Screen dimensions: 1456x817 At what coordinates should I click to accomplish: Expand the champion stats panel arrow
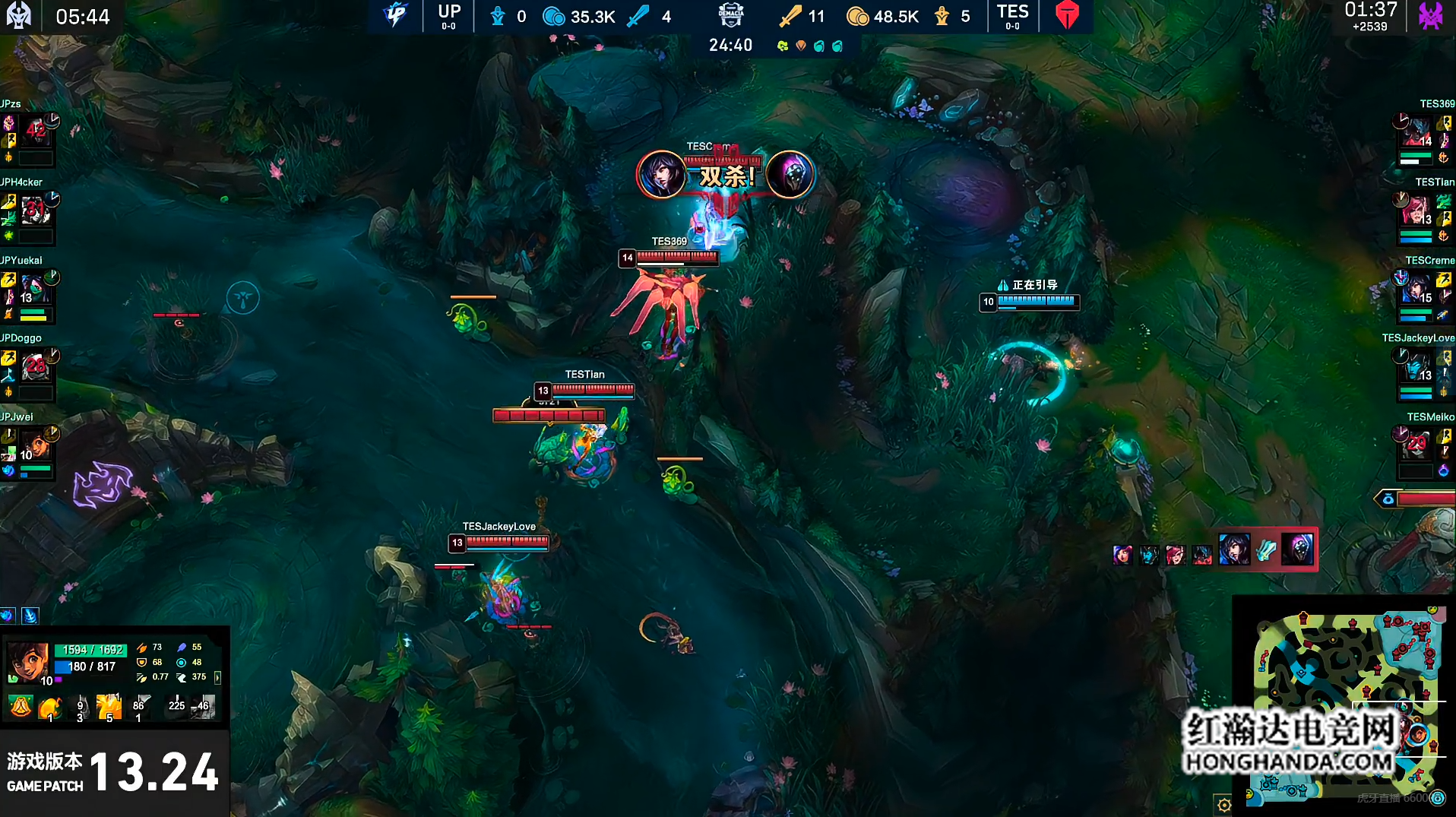coord(218,677)
